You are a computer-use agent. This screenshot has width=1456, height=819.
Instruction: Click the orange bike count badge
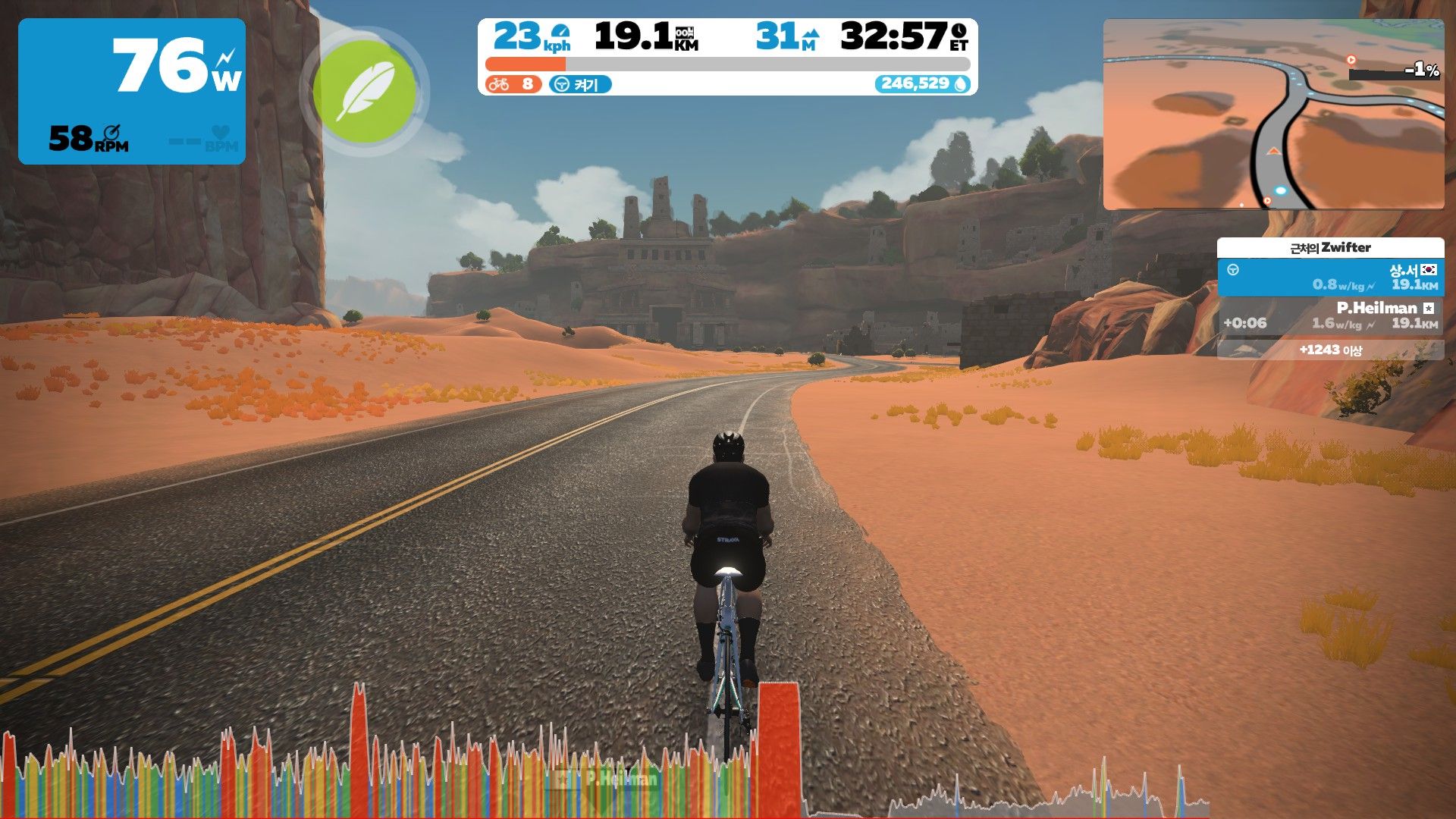tap(513, 84)
